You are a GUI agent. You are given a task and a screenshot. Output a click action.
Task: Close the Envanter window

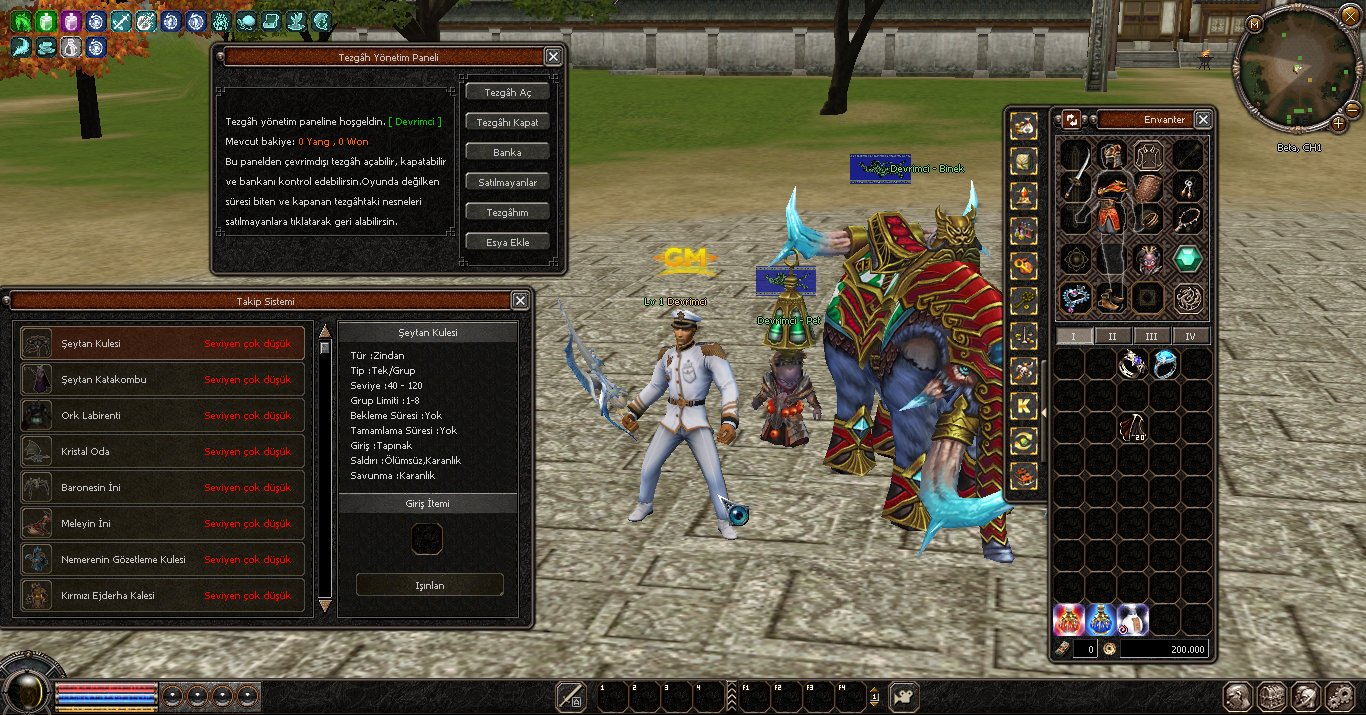pos(1203,119)
